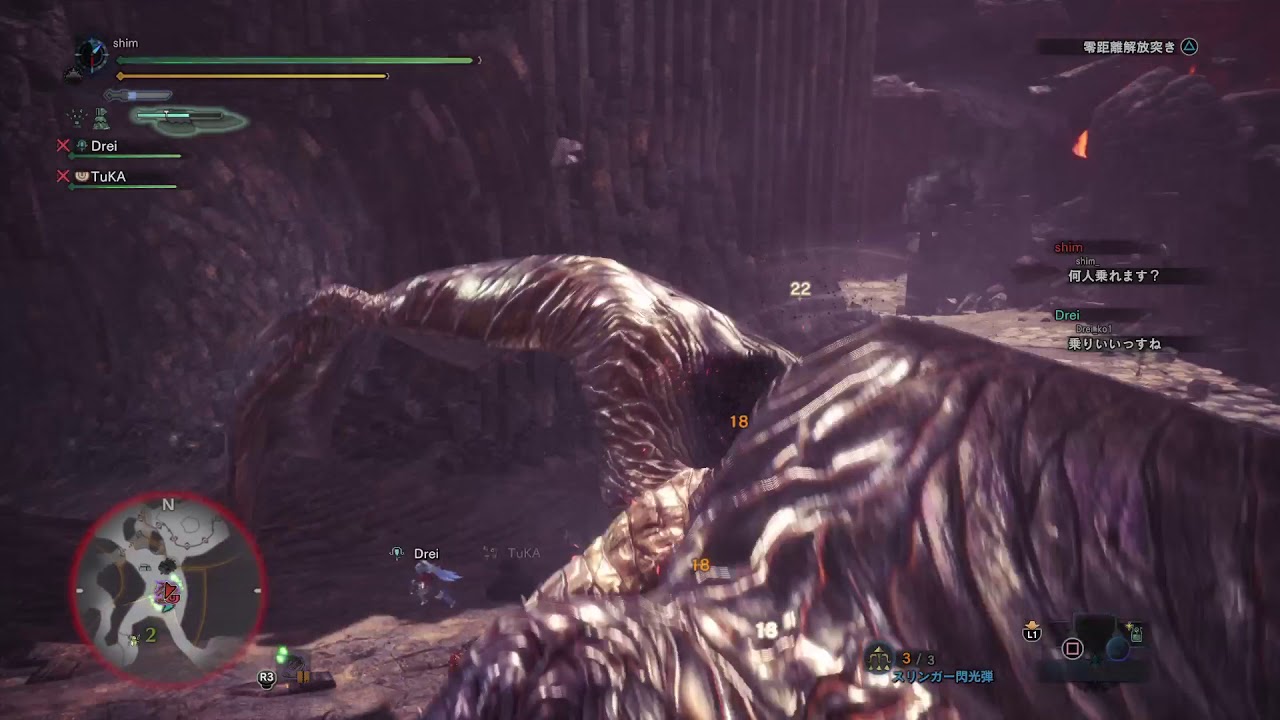The image size is (1280, 720).
Task: Click the camp tent marker on minimap
Action: 147,566
